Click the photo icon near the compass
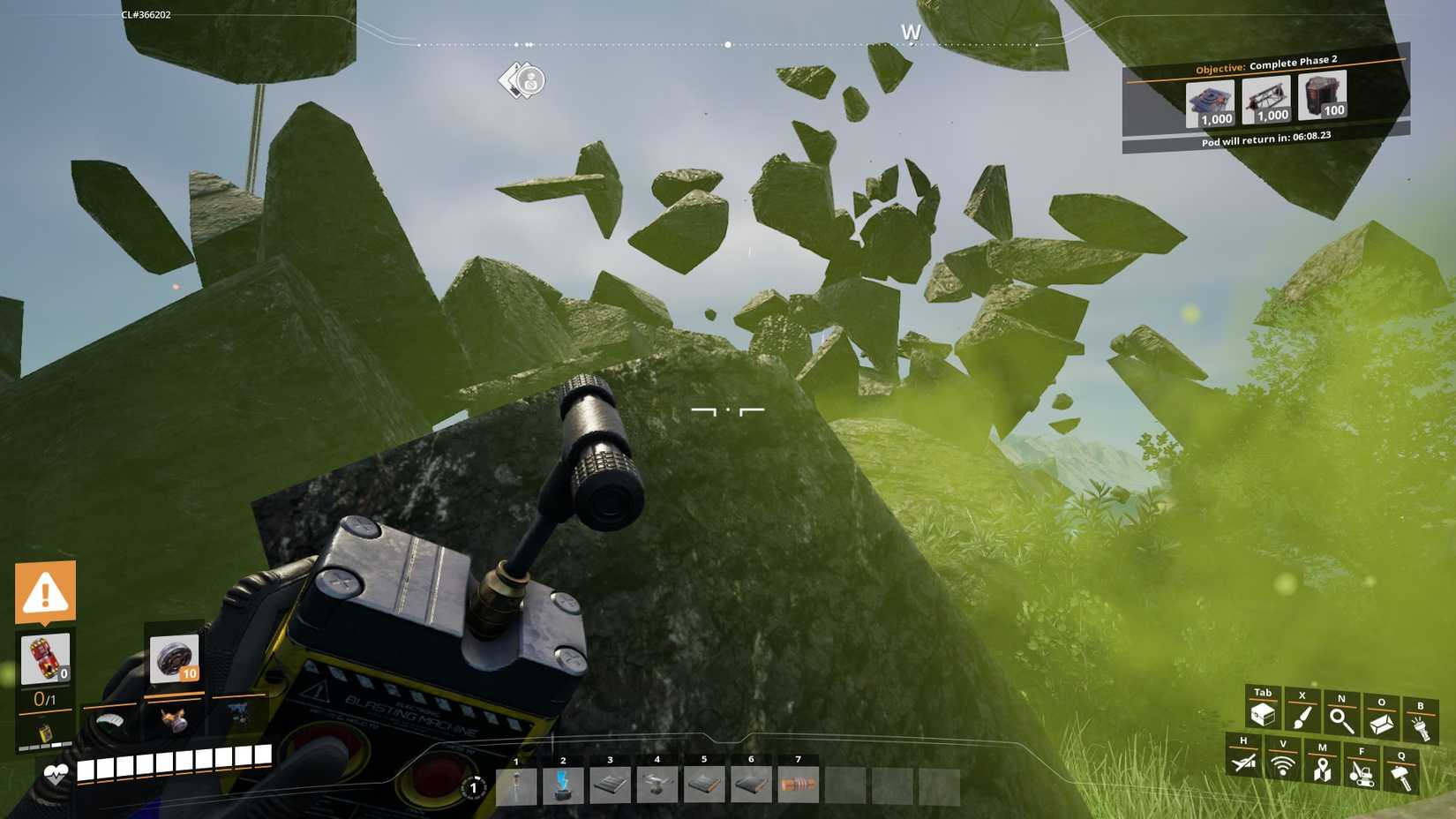 tap(524, 81)
